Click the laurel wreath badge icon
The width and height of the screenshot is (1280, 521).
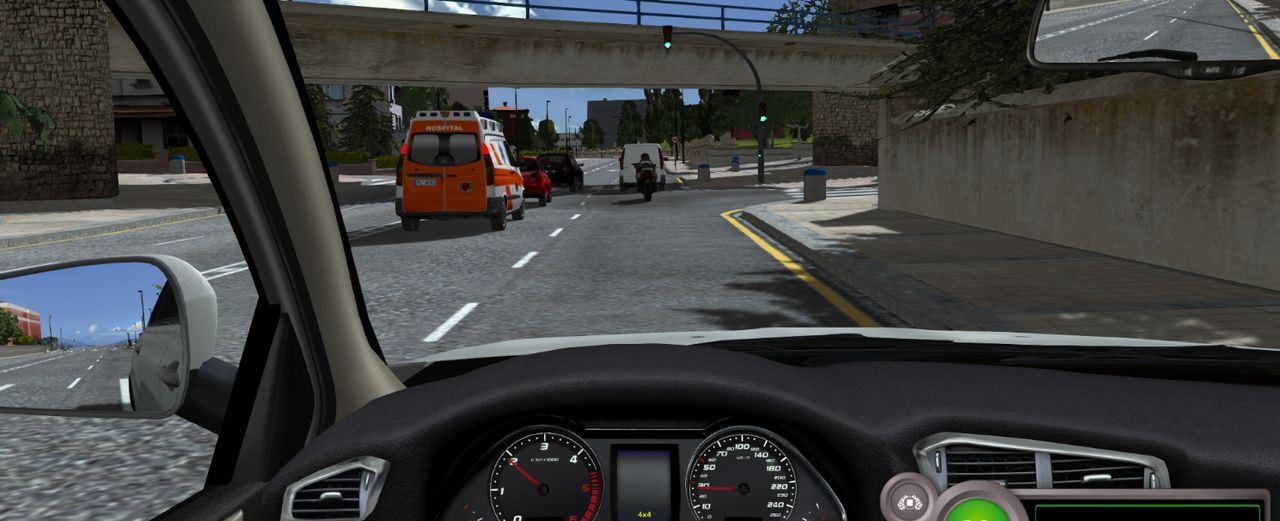[x=908, y=501]
